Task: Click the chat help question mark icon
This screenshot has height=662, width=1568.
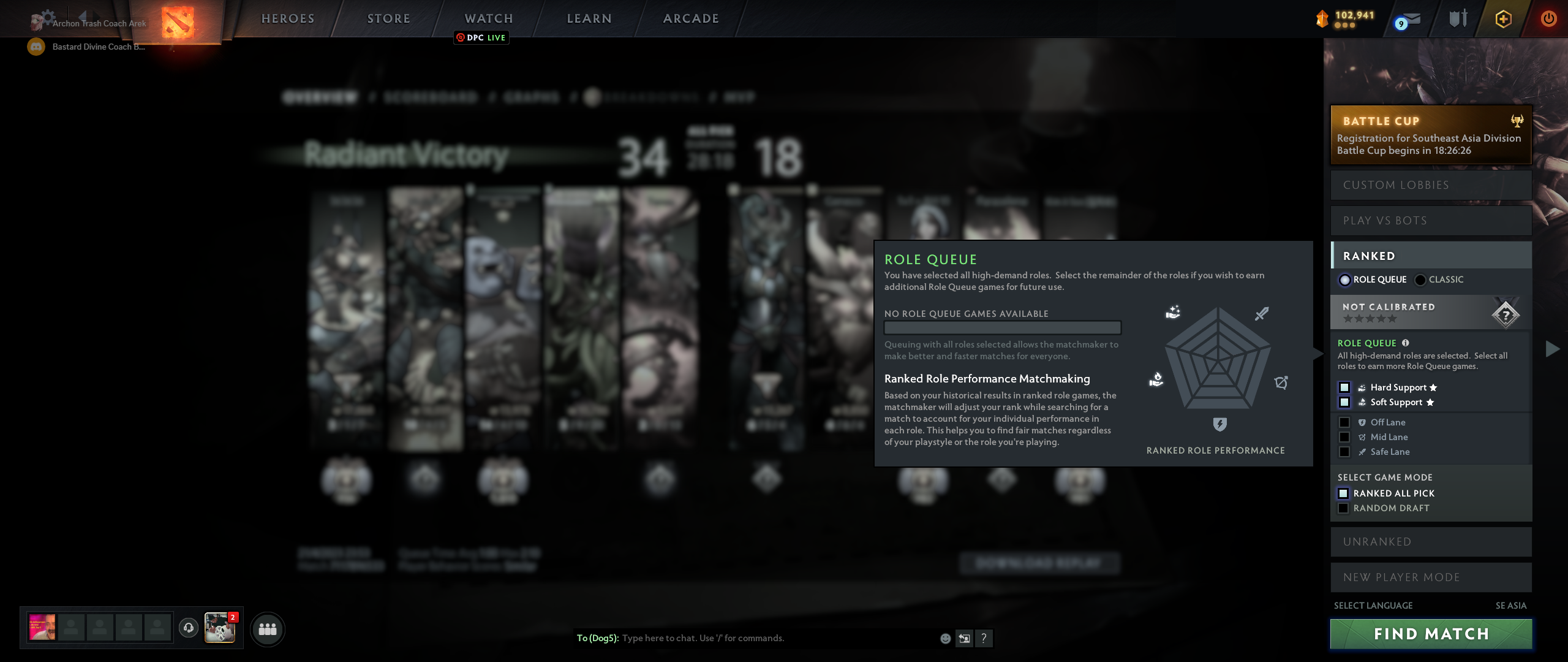Action: [985, 638]
